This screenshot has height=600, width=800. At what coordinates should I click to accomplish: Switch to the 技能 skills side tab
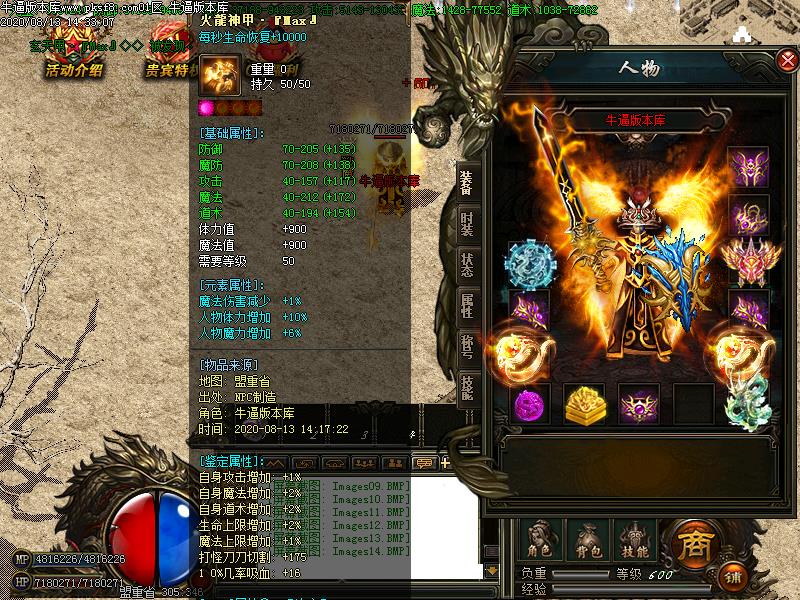[x=467, y=385]
